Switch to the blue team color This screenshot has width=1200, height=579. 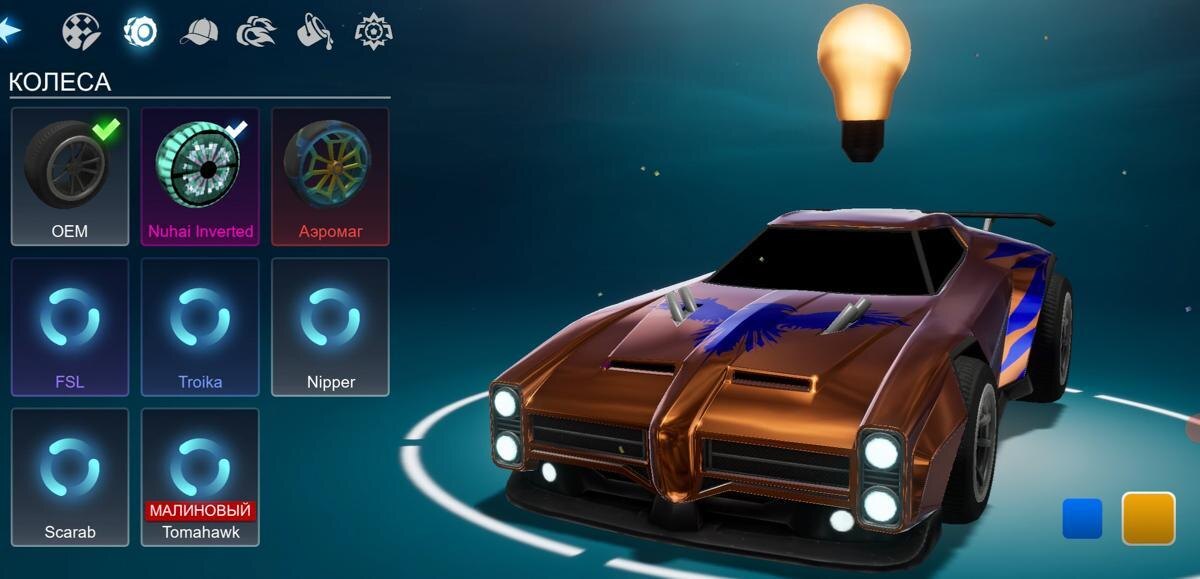[x=1082, y=519]
